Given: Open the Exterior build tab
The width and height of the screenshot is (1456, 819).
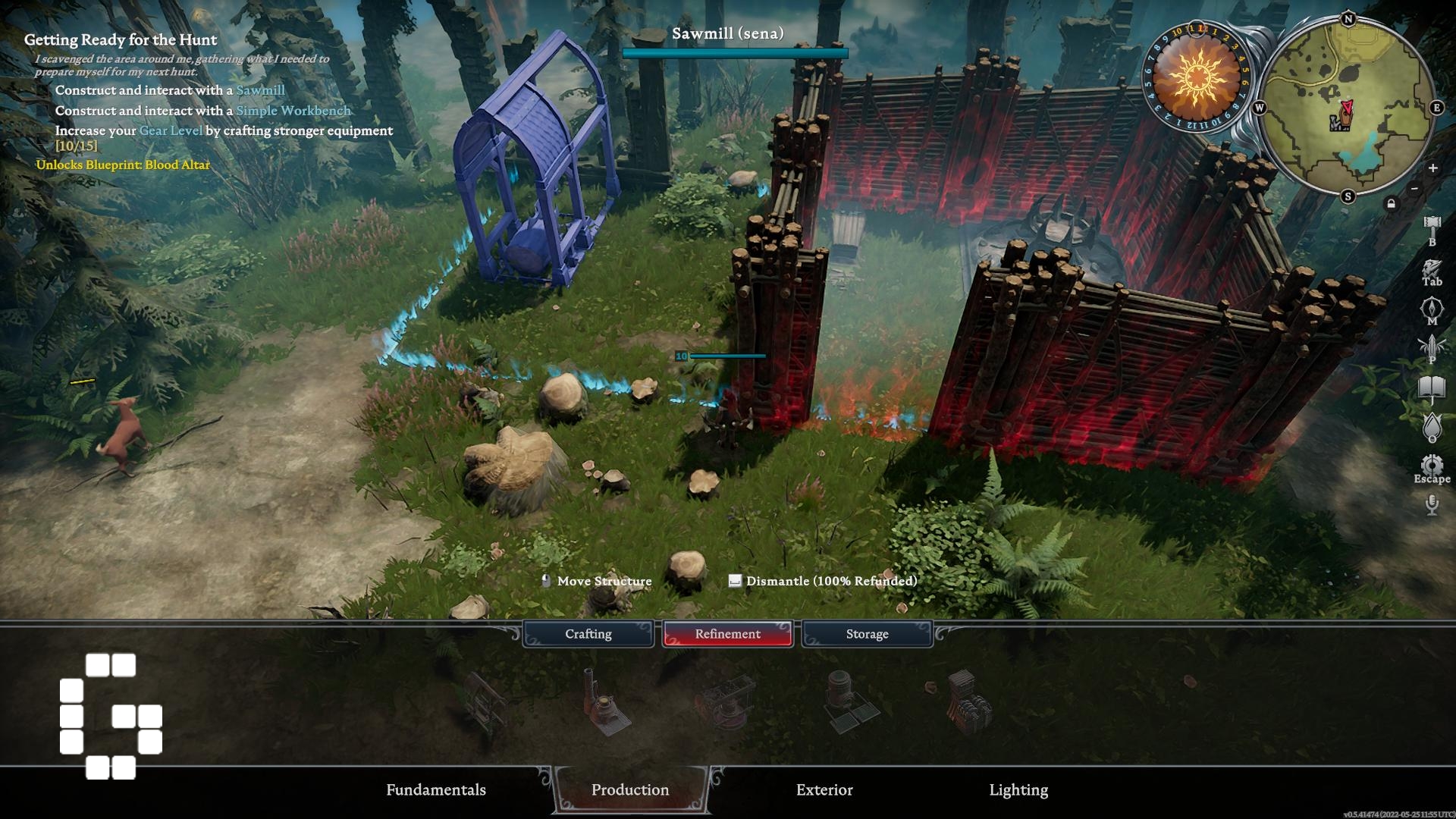Looking at the screenshot, I should pos(824,789).
